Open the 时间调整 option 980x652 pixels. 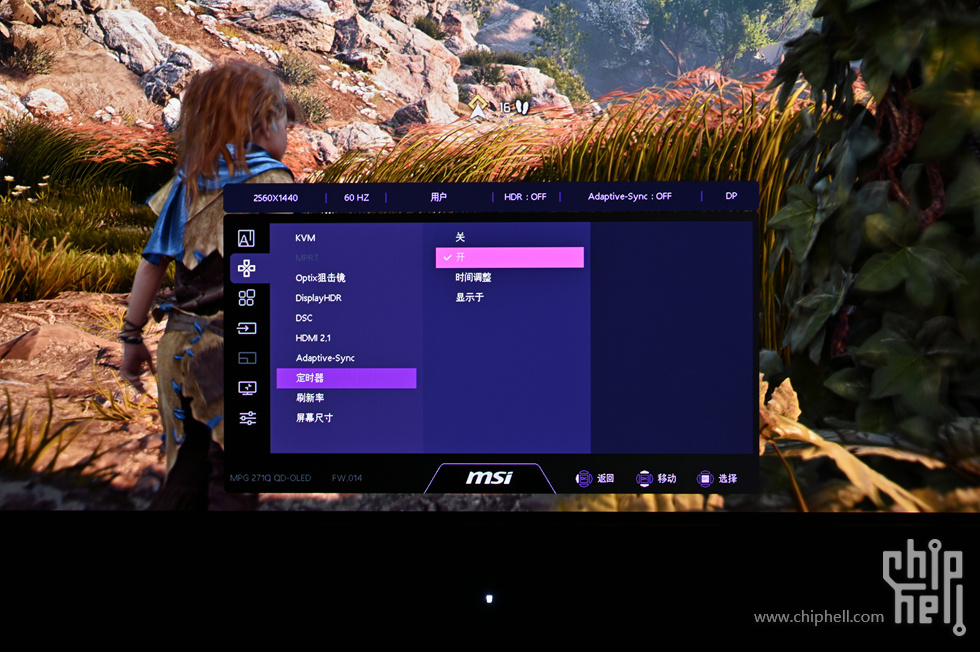click(473, 278)
